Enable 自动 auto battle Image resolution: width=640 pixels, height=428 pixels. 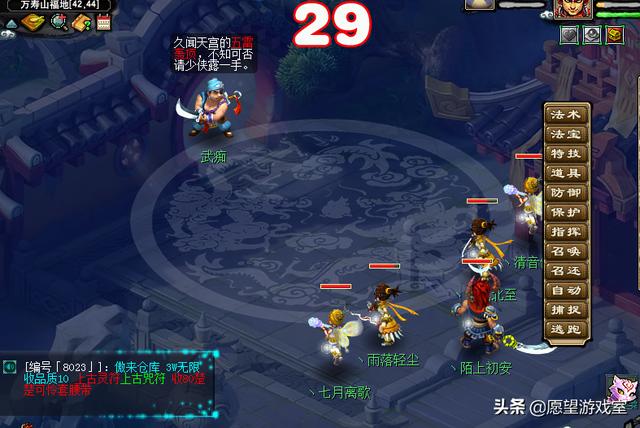click(565, 290)
